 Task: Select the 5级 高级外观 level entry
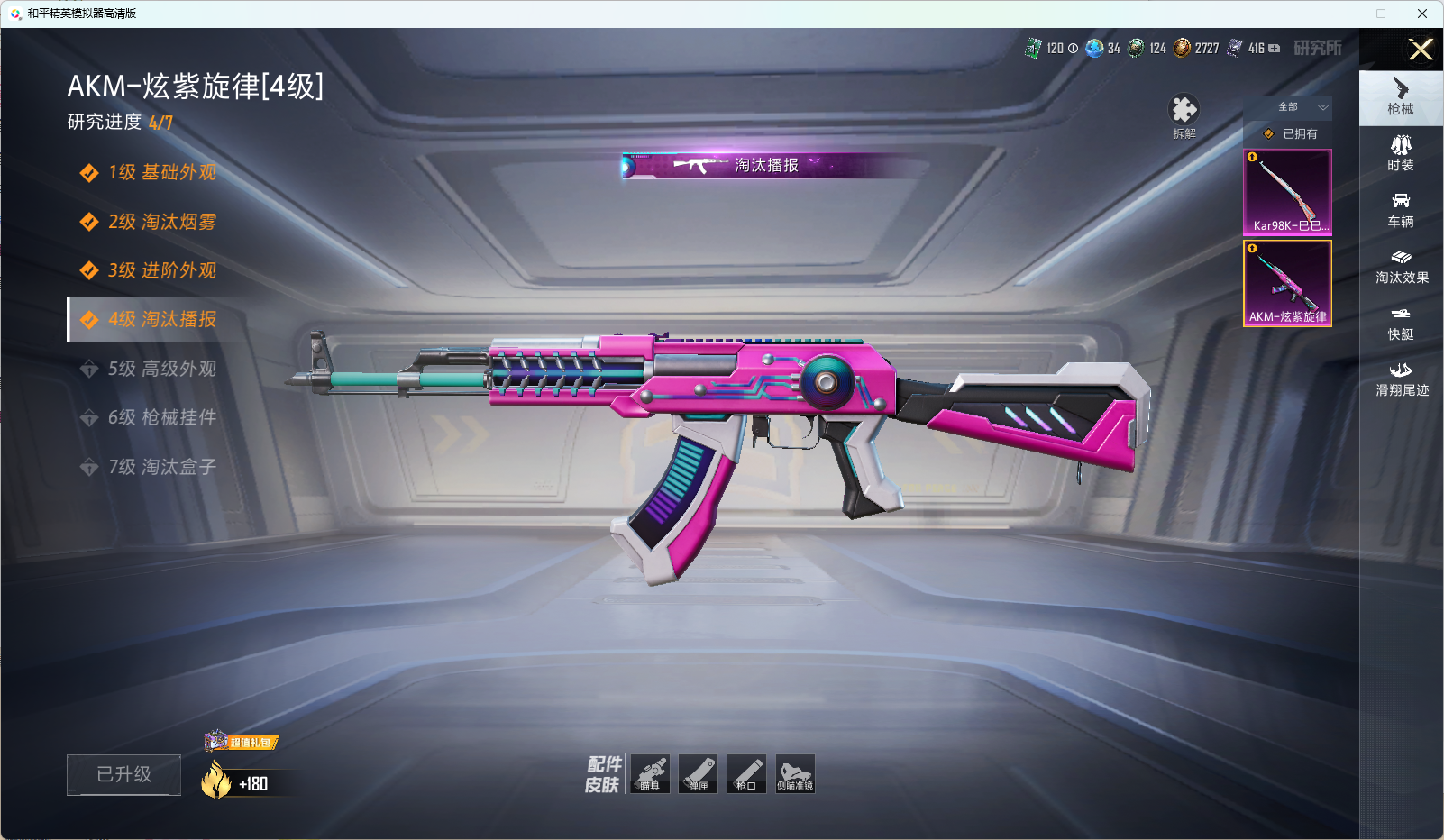click(x=162, y=369)
